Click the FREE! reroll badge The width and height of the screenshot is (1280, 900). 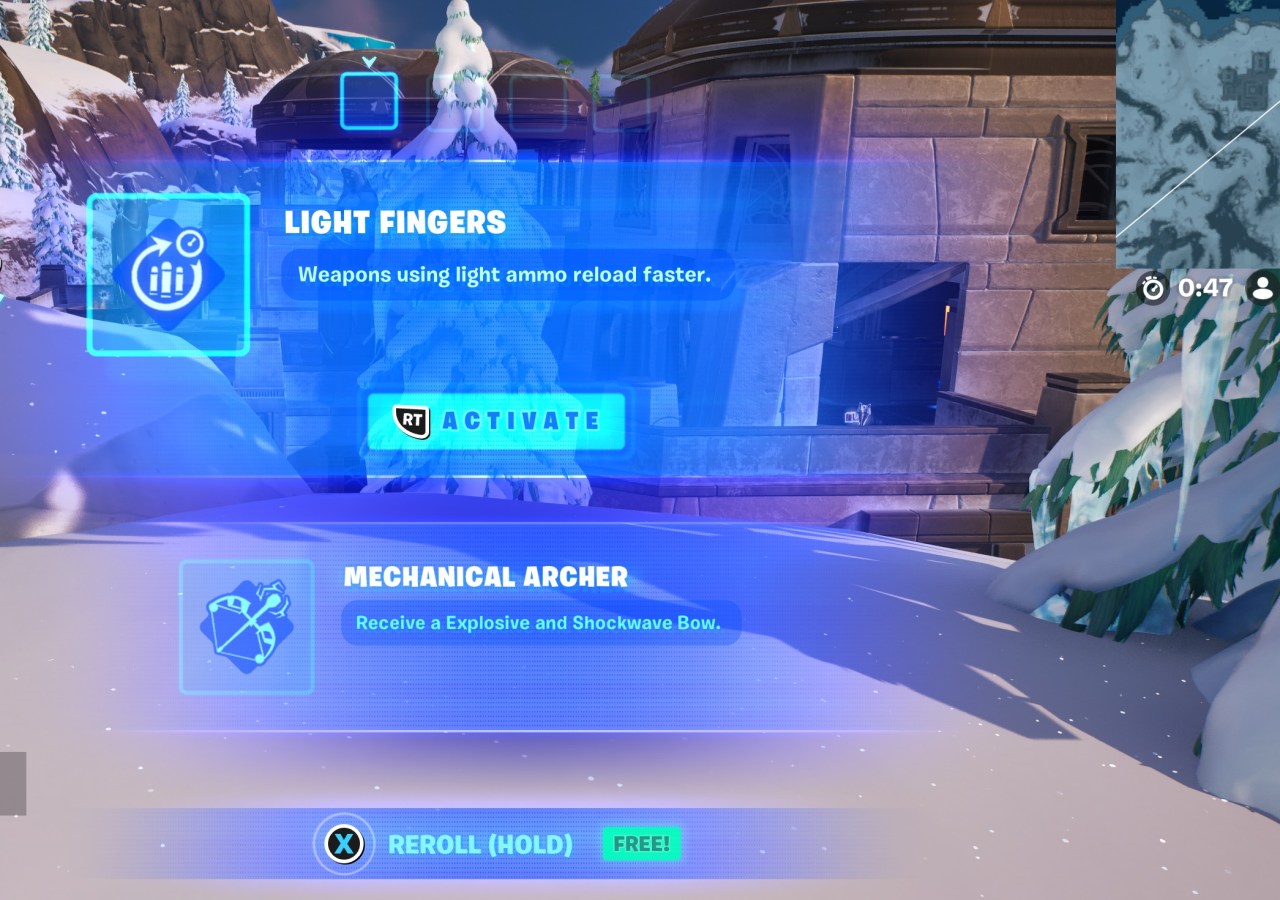[x=641, y=843]
